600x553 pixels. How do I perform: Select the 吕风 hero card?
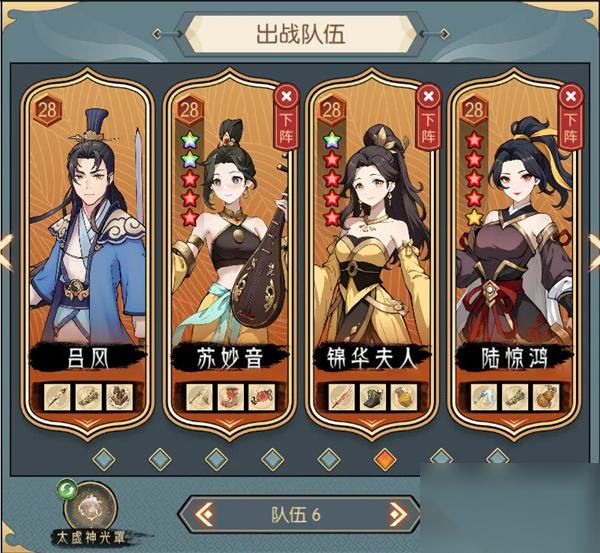[x=88, y=250]
